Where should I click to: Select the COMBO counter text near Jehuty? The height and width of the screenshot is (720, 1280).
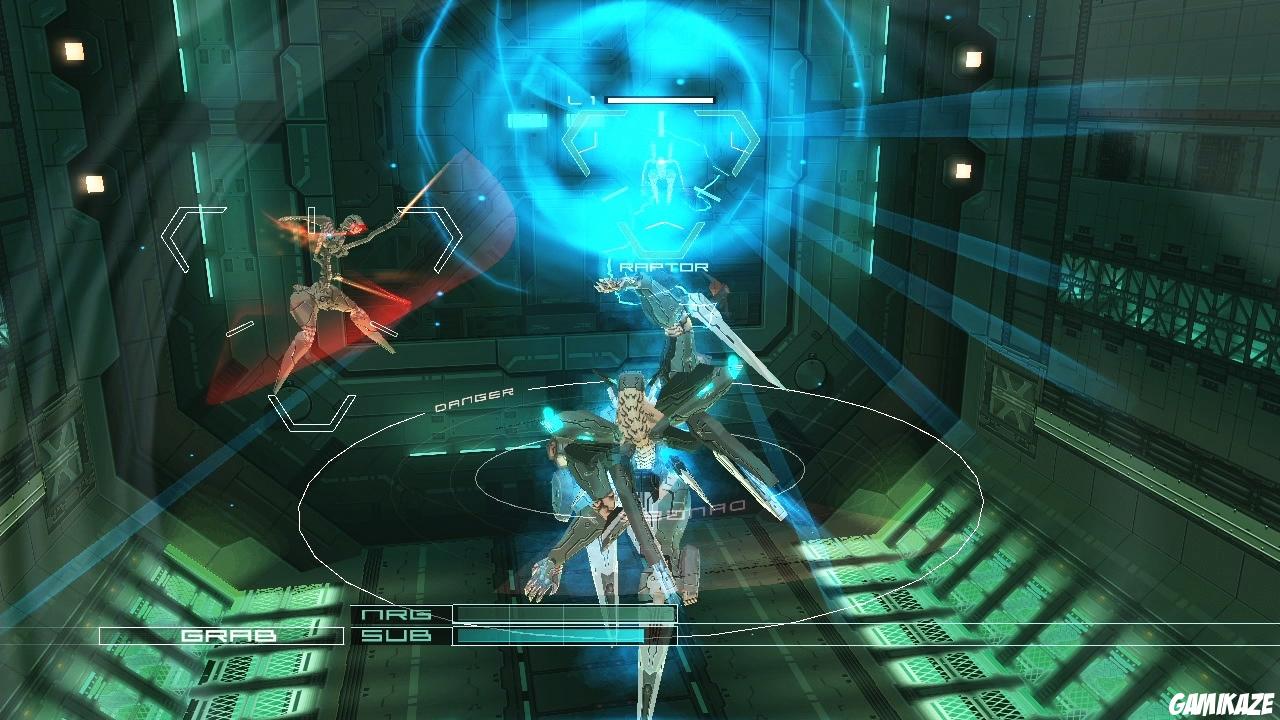pyautogui.click(x=688, y=507)
